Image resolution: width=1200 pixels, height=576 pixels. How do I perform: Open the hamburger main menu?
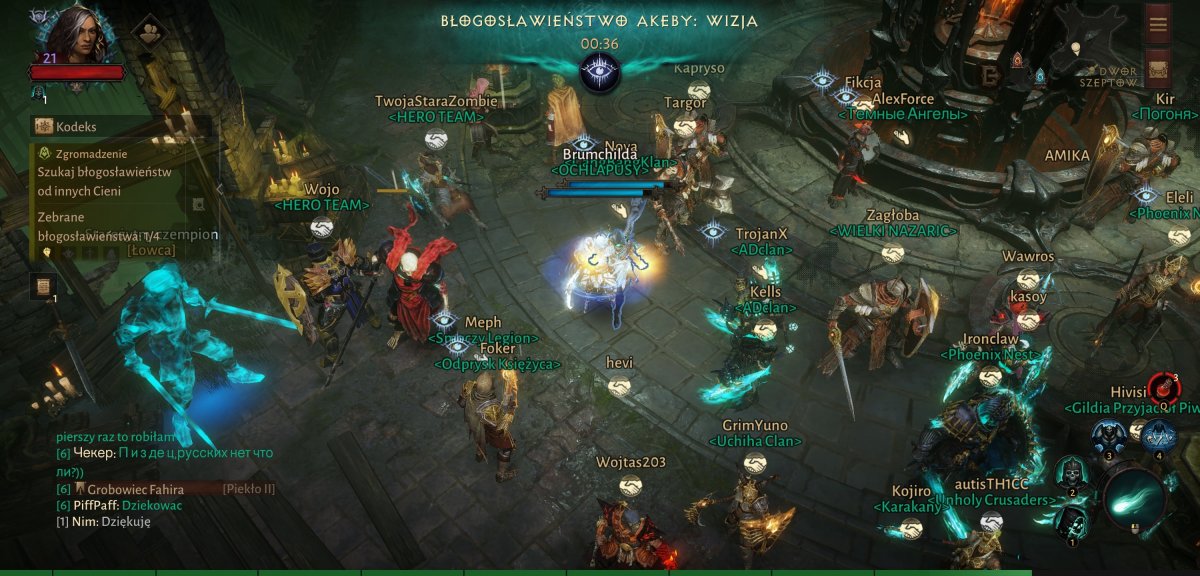coord(1158,24)
